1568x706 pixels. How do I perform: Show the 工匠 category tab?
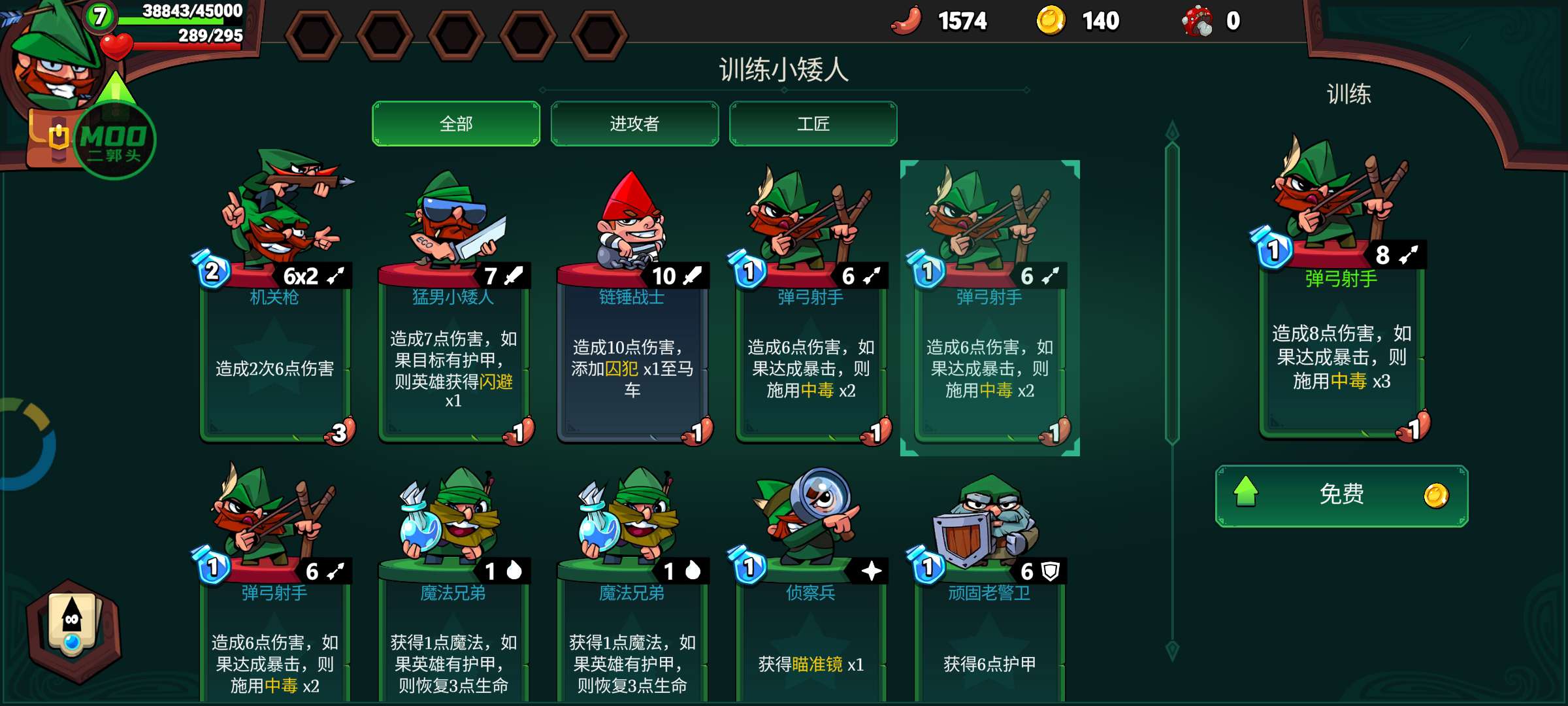click(813, 124)
